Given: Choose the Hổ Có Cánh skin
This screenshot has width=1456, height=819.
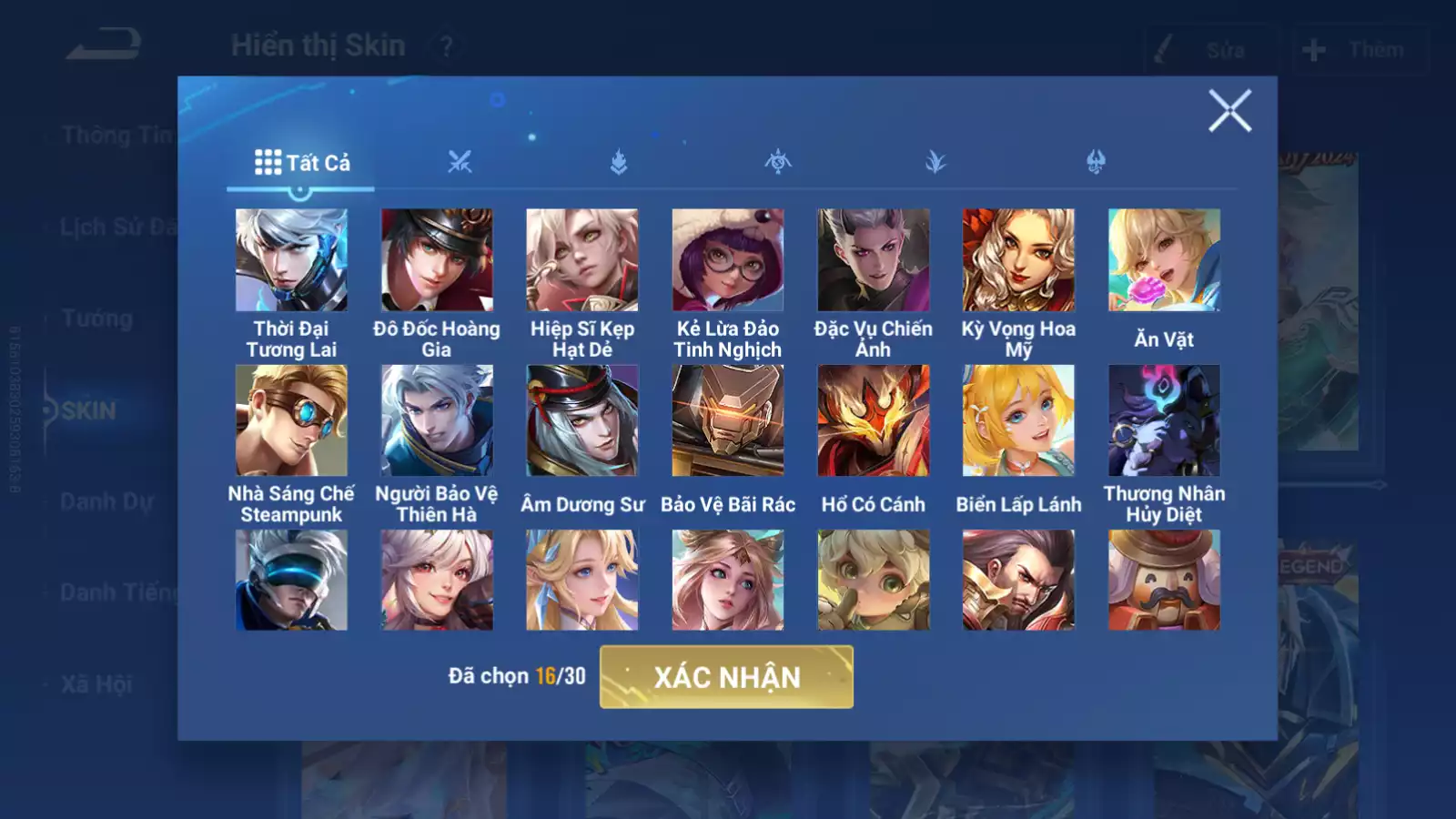Looking at the screenshot, I should point(874,420).
